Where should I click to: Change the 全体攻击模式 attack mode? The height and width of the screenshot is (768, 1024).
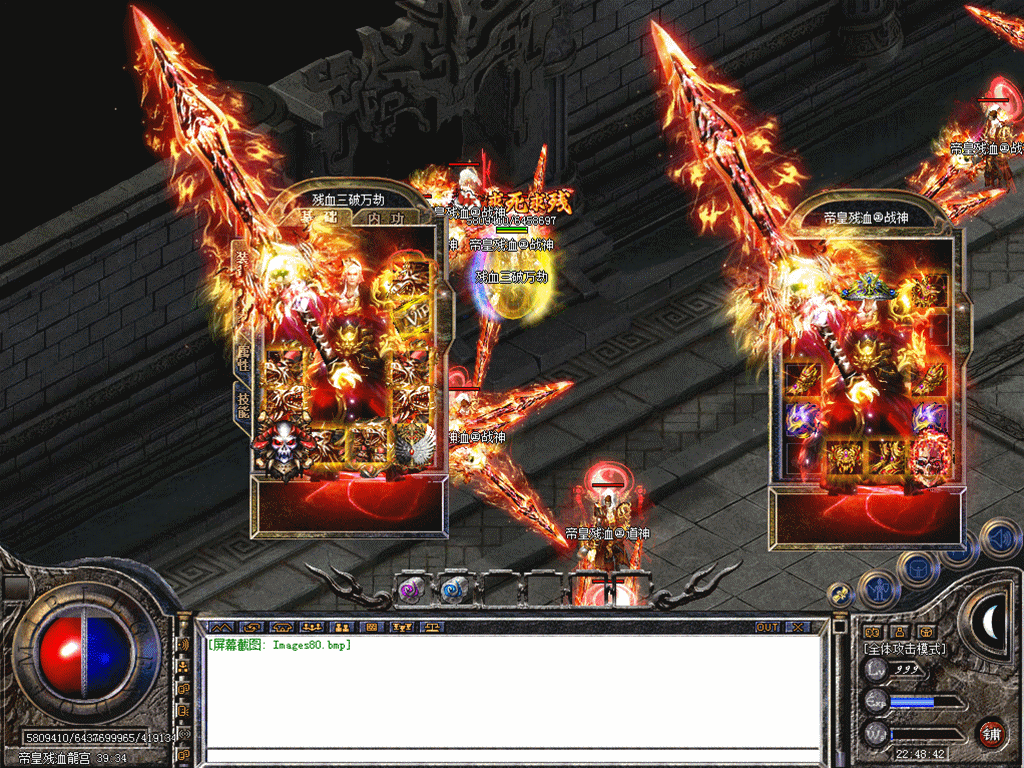pyautogui.click(x=905, y=649)
